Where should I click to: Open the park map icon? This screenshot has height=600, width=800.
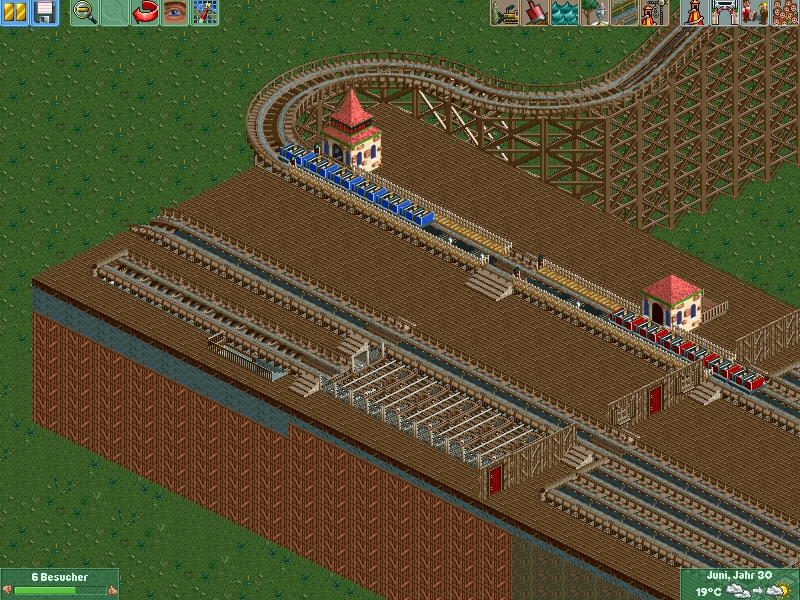pos(205,13)
